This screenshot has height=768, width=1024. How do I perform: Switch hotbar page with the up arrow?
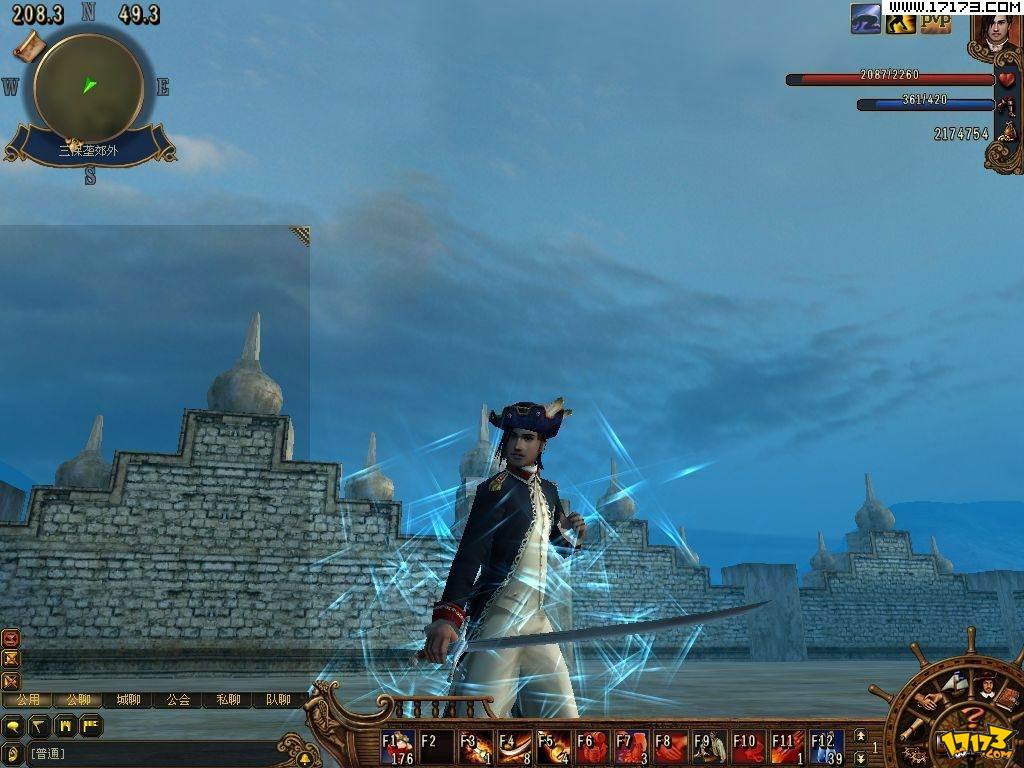tap(860, 737)
